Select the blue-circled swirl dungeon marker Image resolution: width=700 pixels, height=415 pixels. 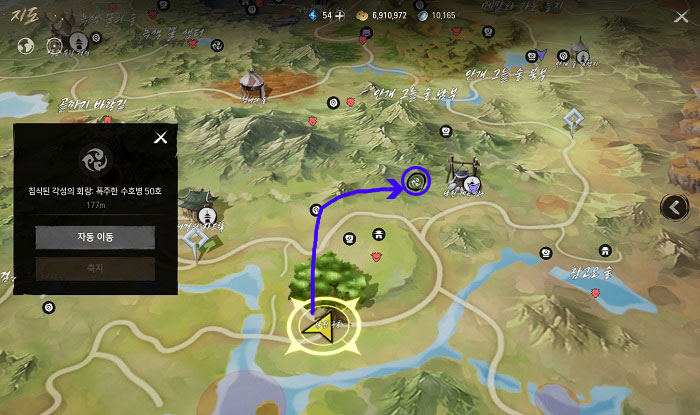click(x=415, y=181)
